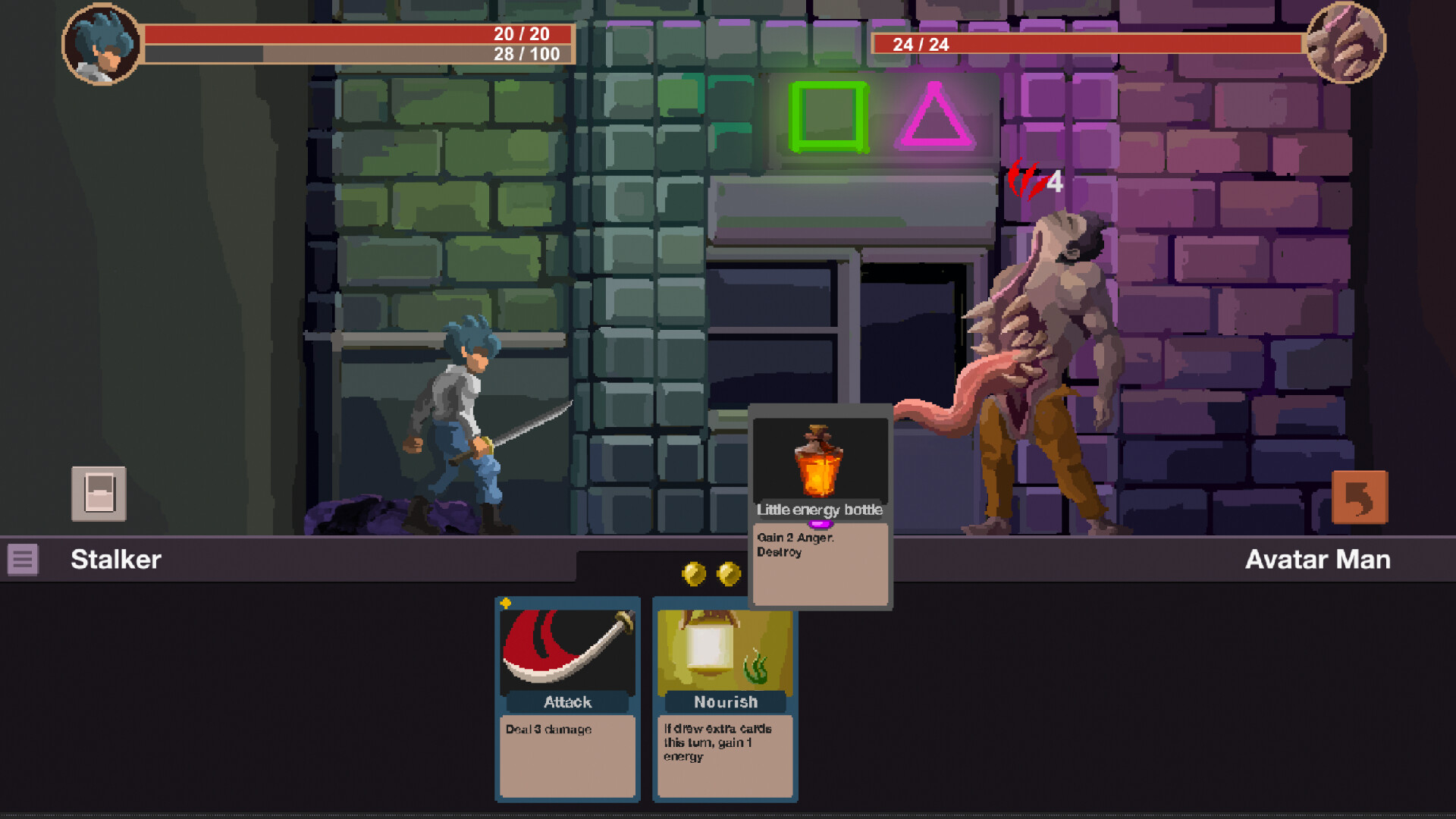The image size is (1456, 819).
Task: Click the red scratch damage marker showing 4
Action: 1033,182
